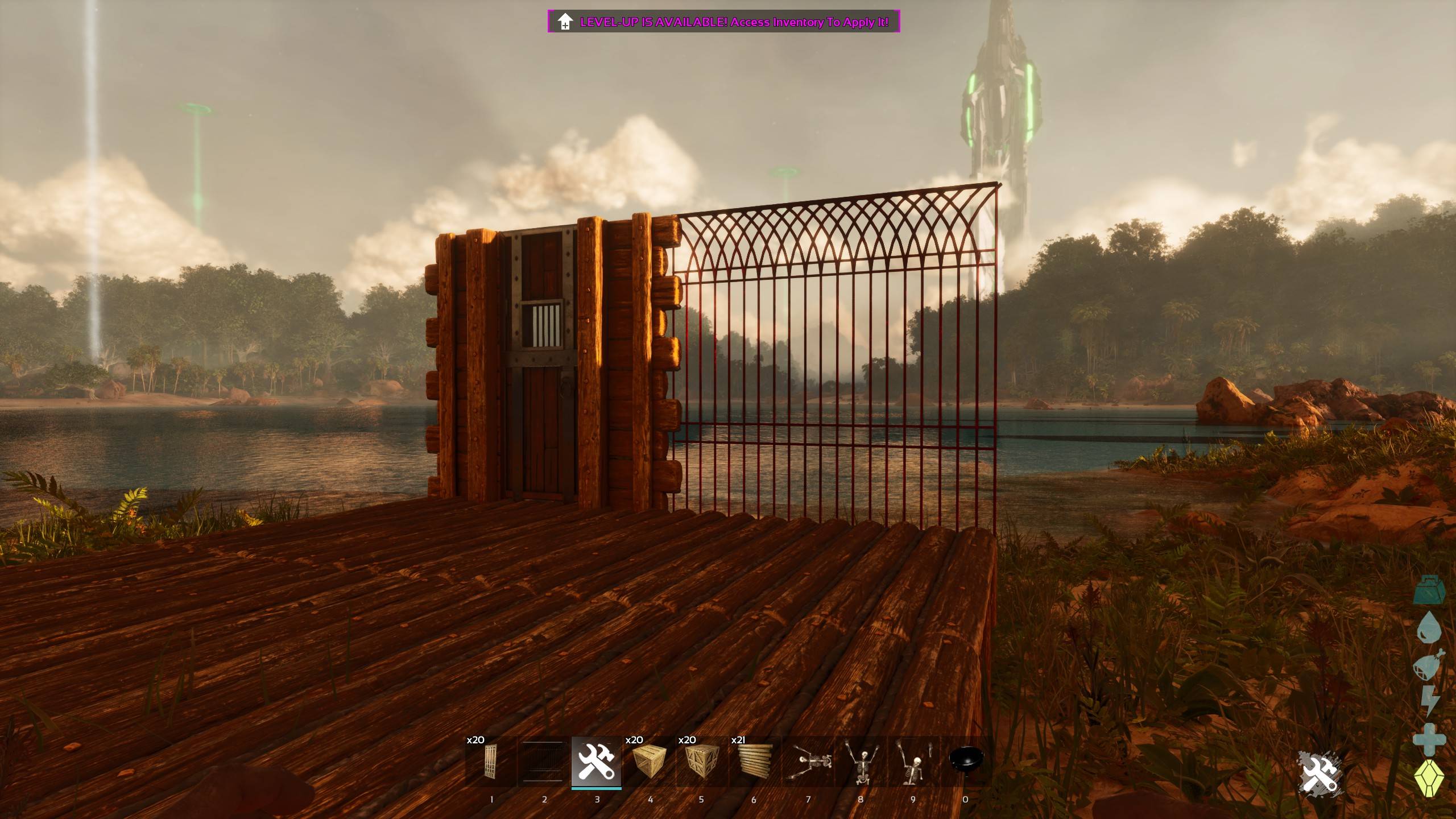
Task: Select the standing skeleton with raised arms
Action: pos(861,762)
